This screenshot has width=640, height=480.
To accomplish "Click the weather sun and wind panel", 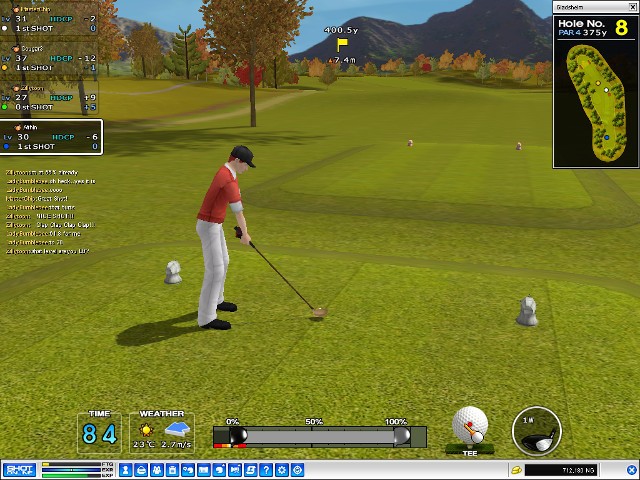I will (x=161, y=432).
